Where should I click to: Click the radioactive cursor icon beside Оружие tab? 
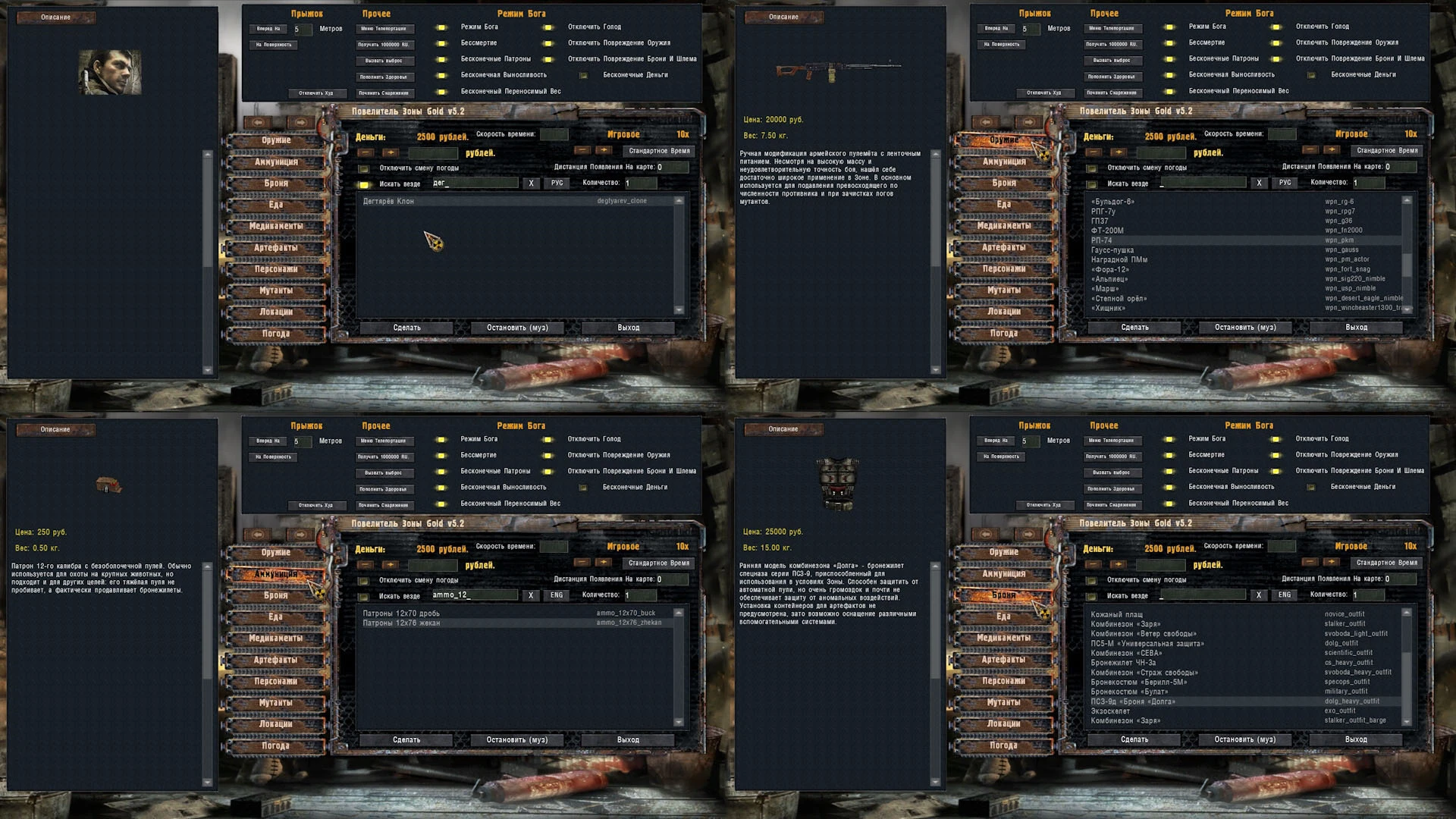pyautogui.click(x=1044, y=154)
